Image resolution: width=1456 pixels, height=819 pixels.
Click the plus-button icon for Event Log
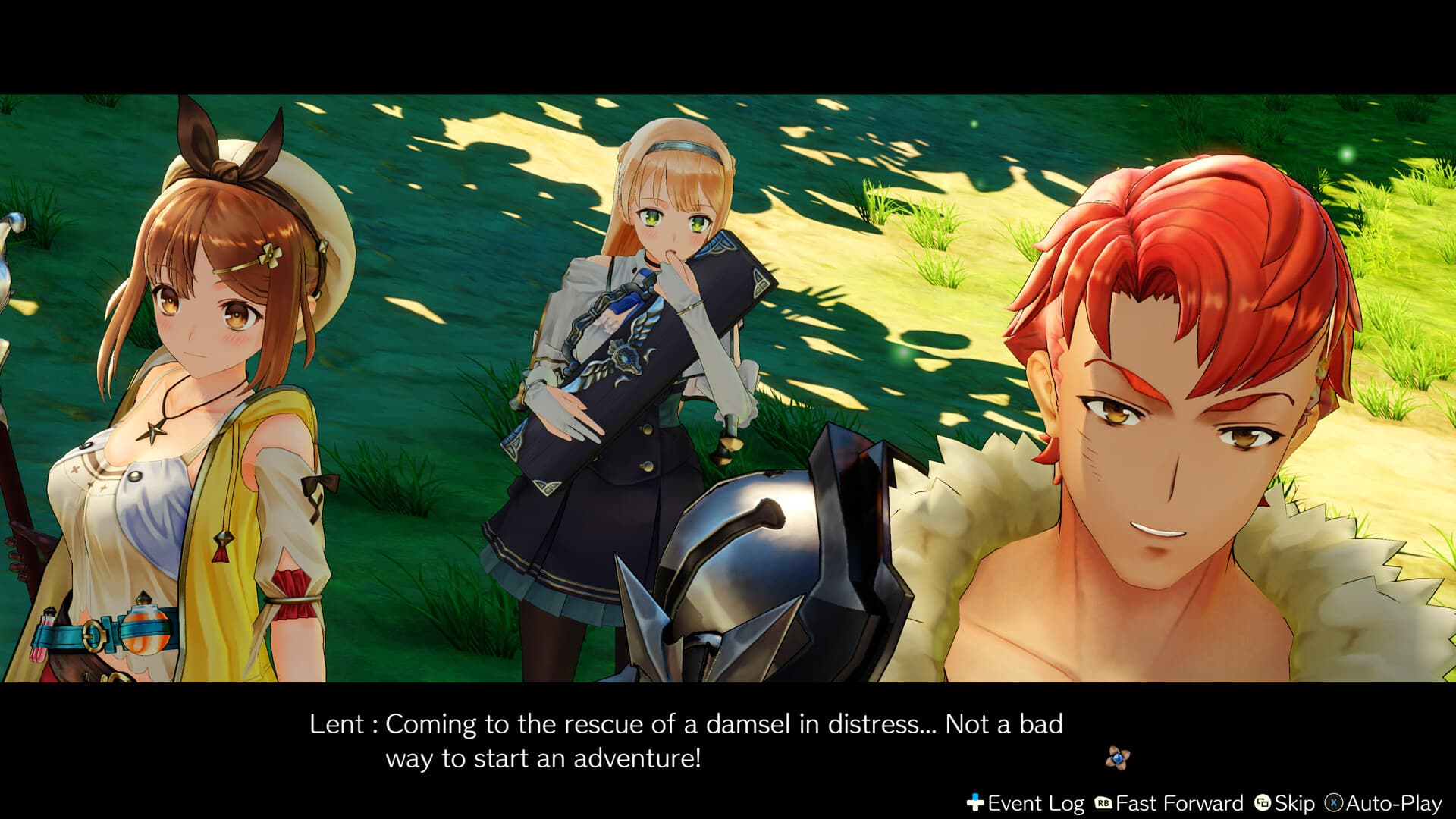coord(976,800)
